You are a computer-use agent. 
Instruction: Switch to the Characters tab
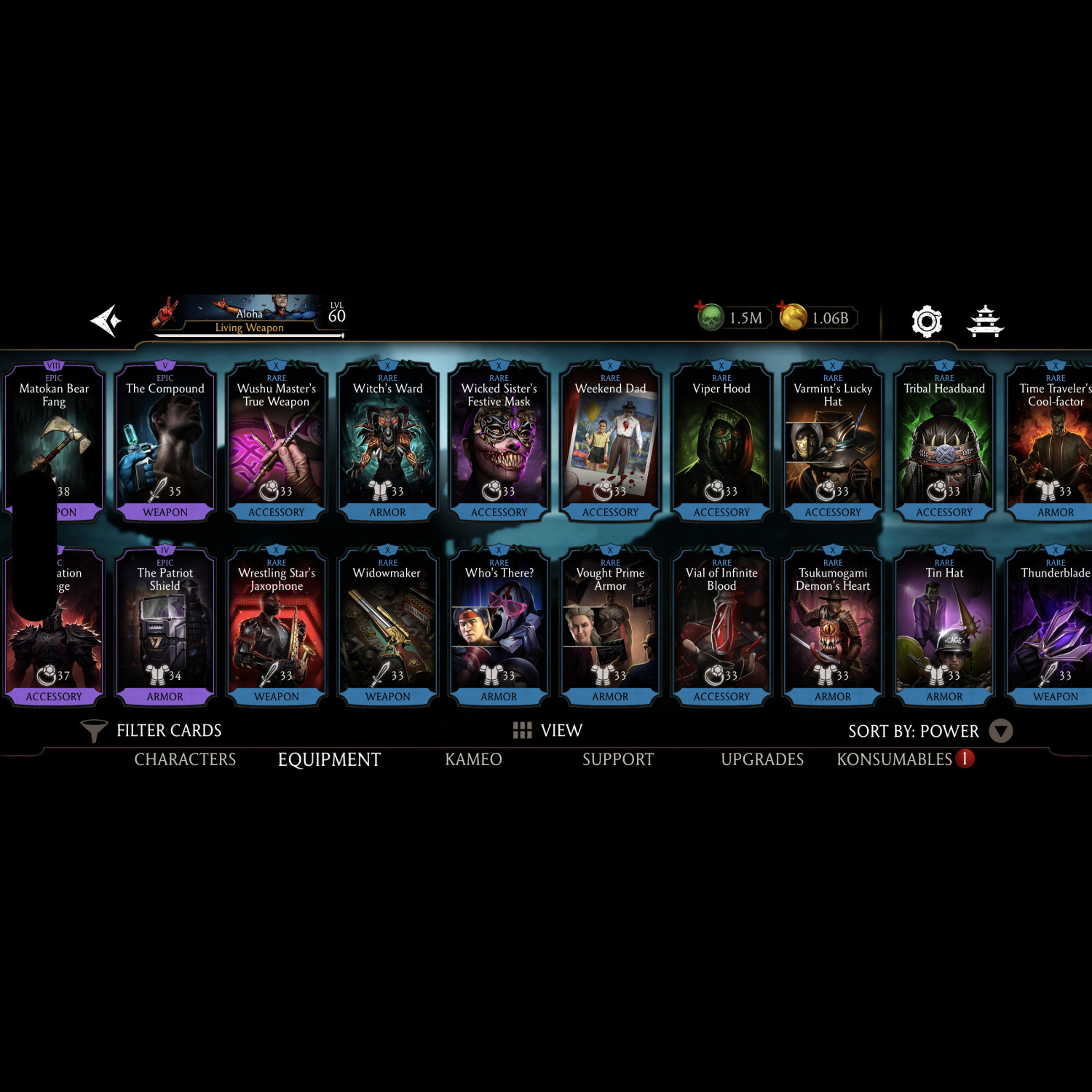click(x=185, y=759)
